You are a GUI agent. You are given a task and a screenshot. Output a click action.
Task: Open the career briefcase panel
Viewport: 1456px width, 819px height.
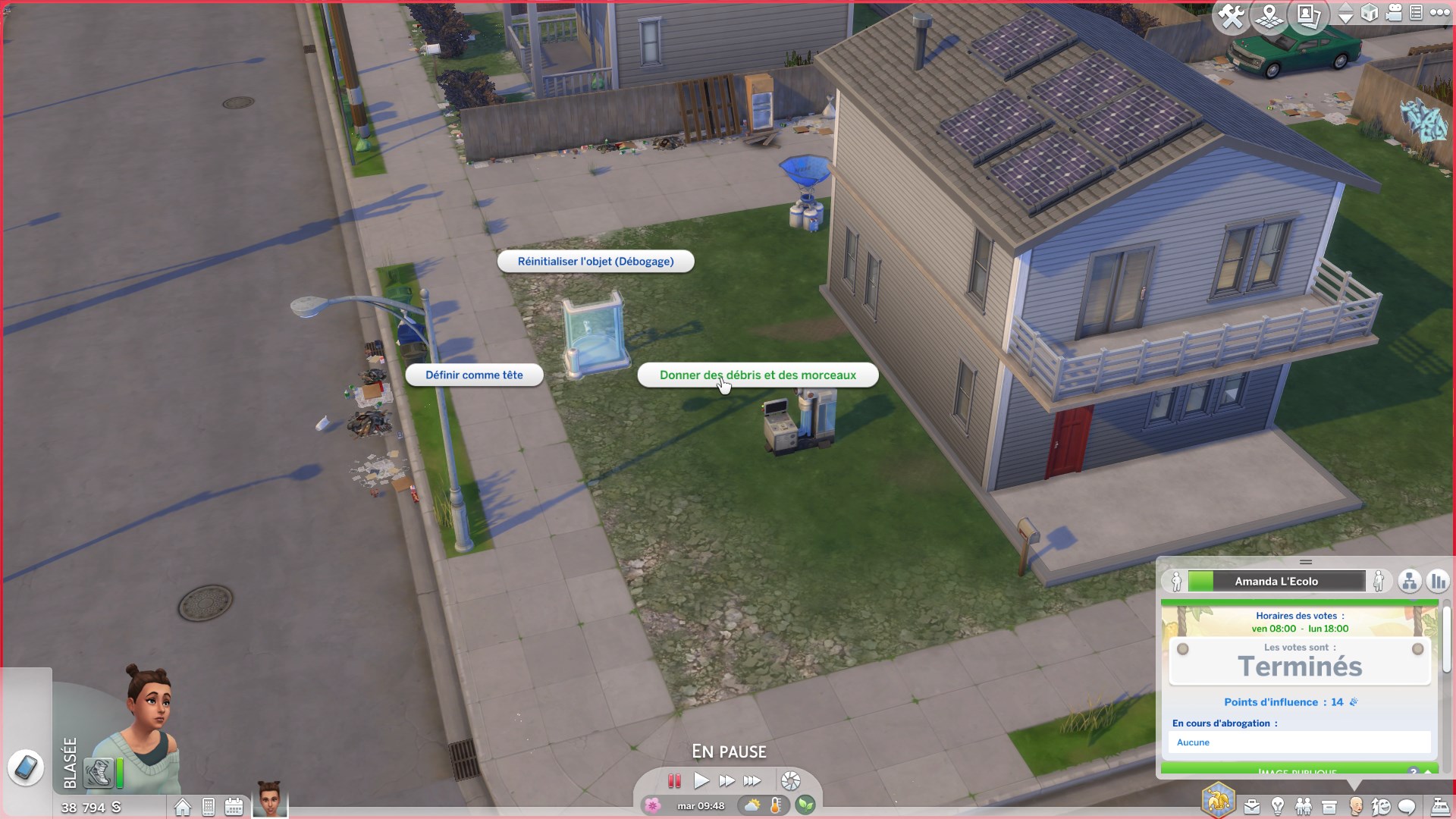tap(1252, 805)
